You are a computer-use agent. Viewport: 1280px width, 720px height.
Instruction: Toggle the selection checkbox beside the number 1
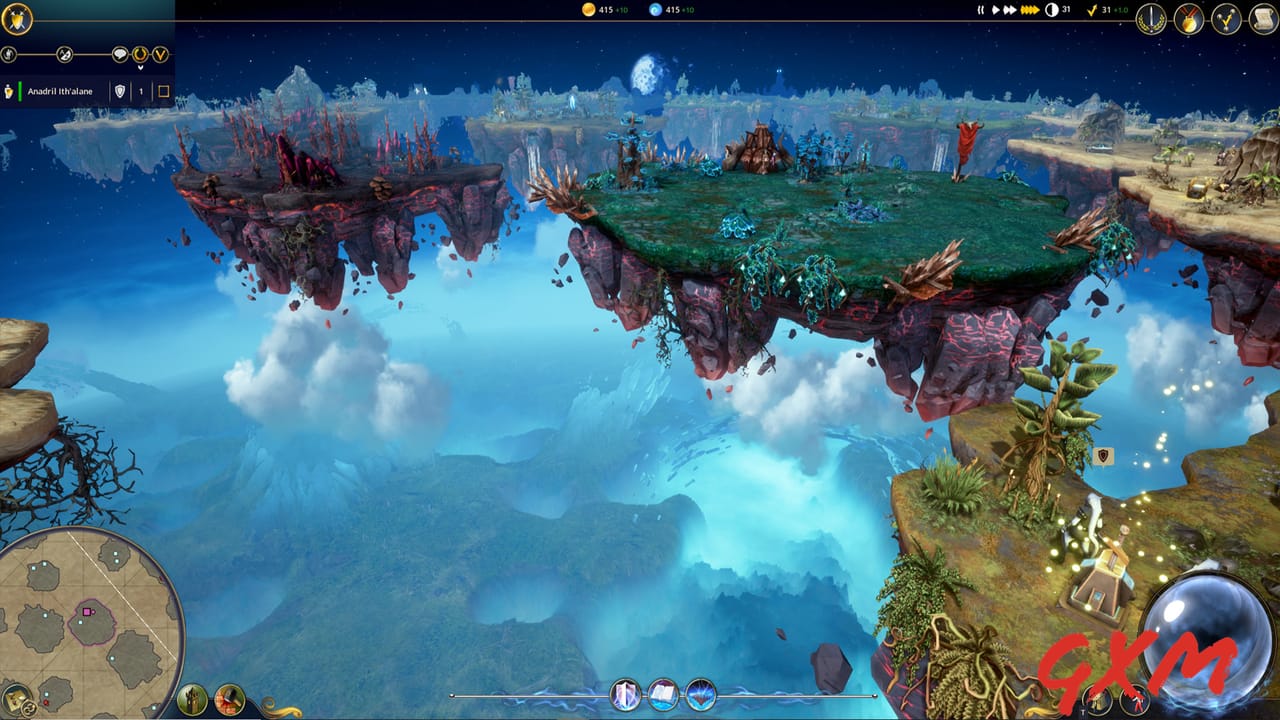[164, 90]
